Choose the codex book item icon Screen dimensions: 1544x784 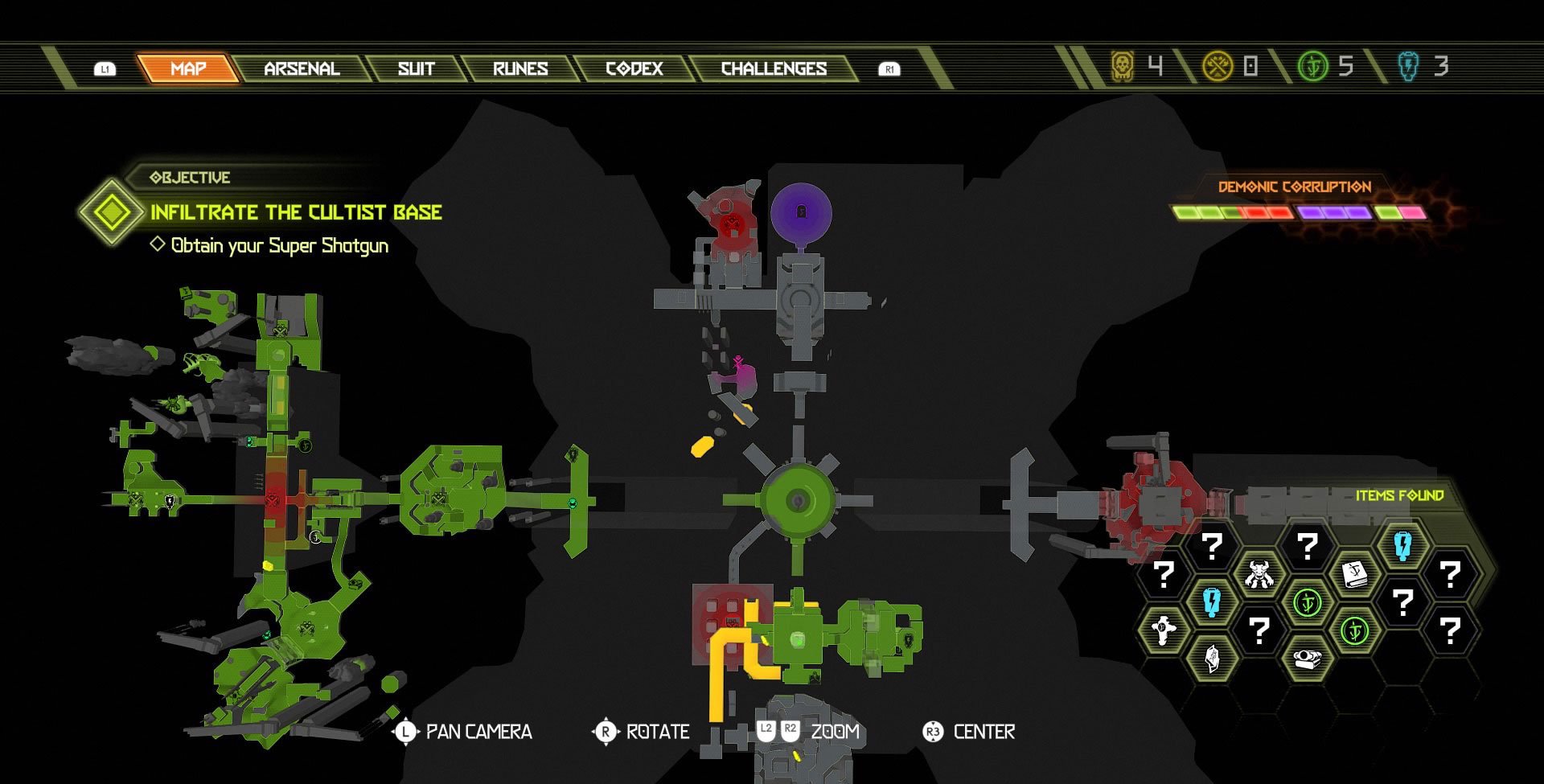coord(1355,574)
